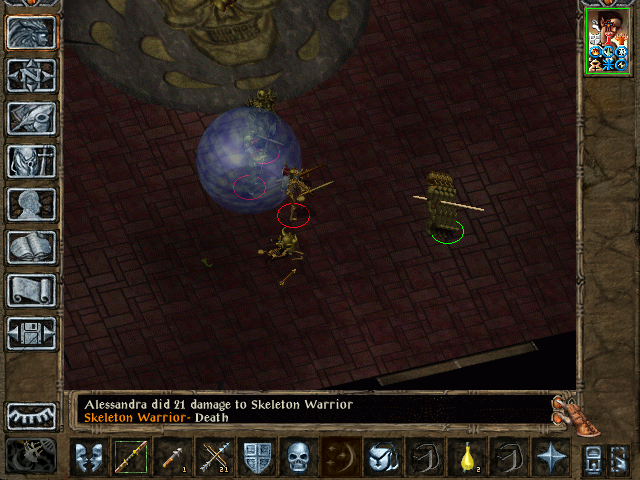Screen dimensions: 640x480
Task: Open the inventory screen
Action: pyautogui.click(x=32, y=161)
